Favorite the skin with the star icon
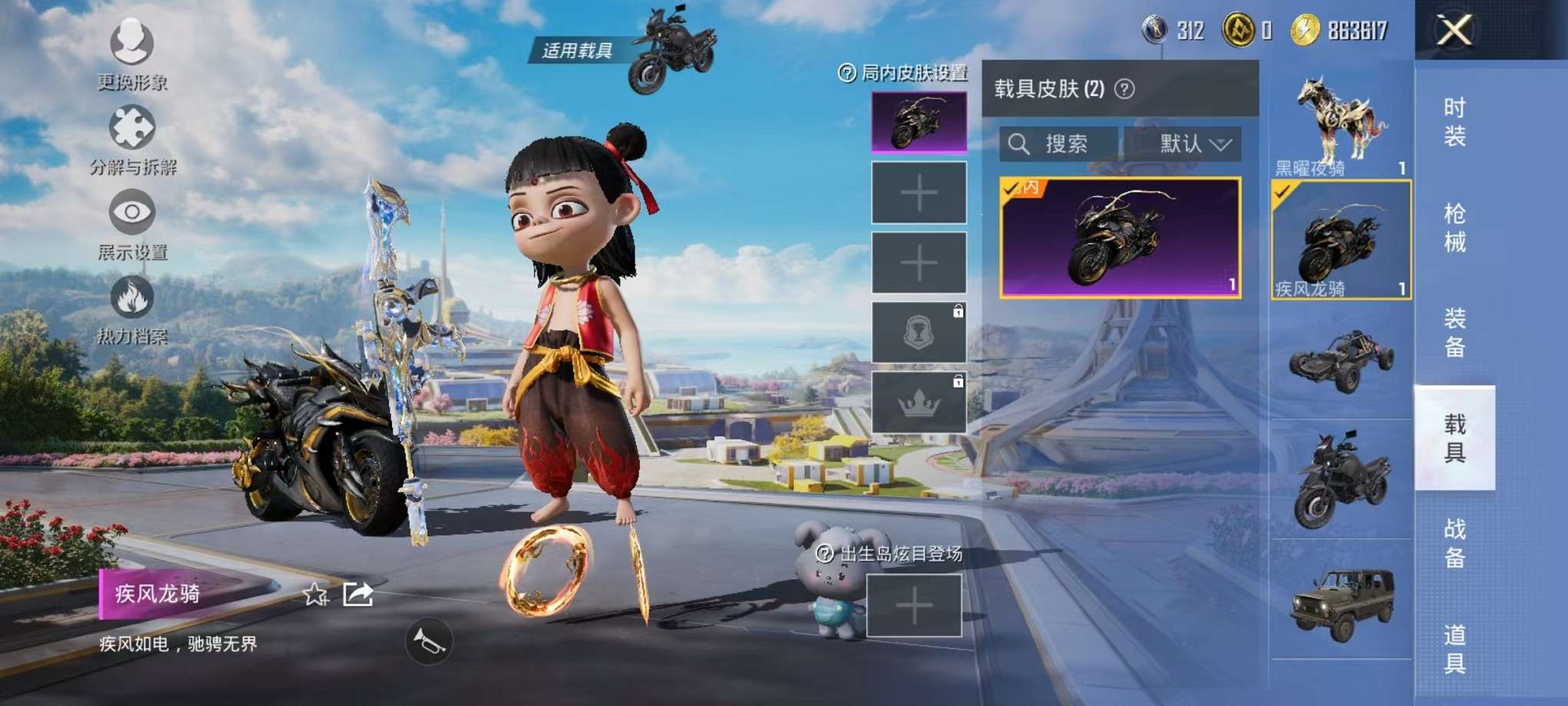Screen dimensions: 1568x706 pos(315,594)
